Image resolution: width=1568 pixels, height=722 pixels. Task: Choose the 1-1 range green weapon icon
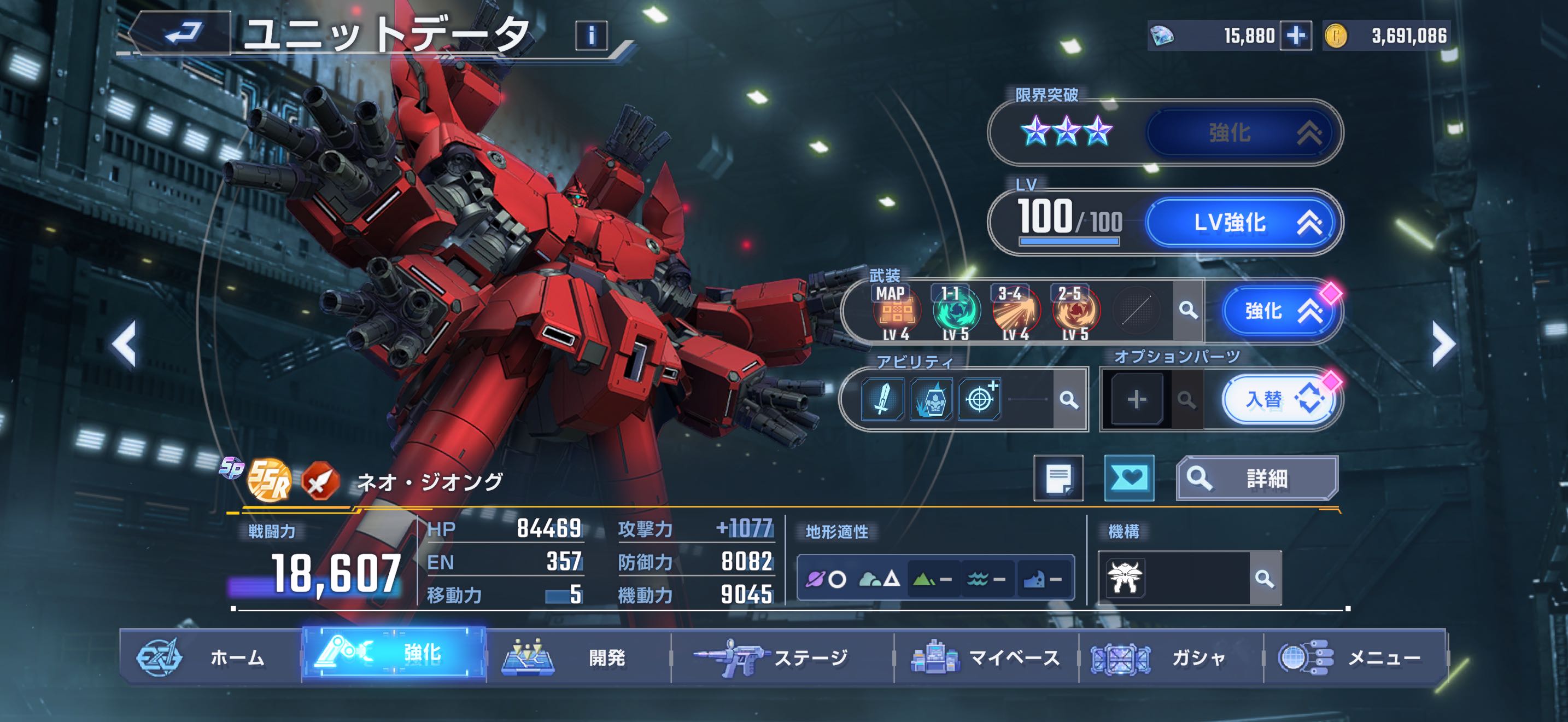click(x=956, y=312)
